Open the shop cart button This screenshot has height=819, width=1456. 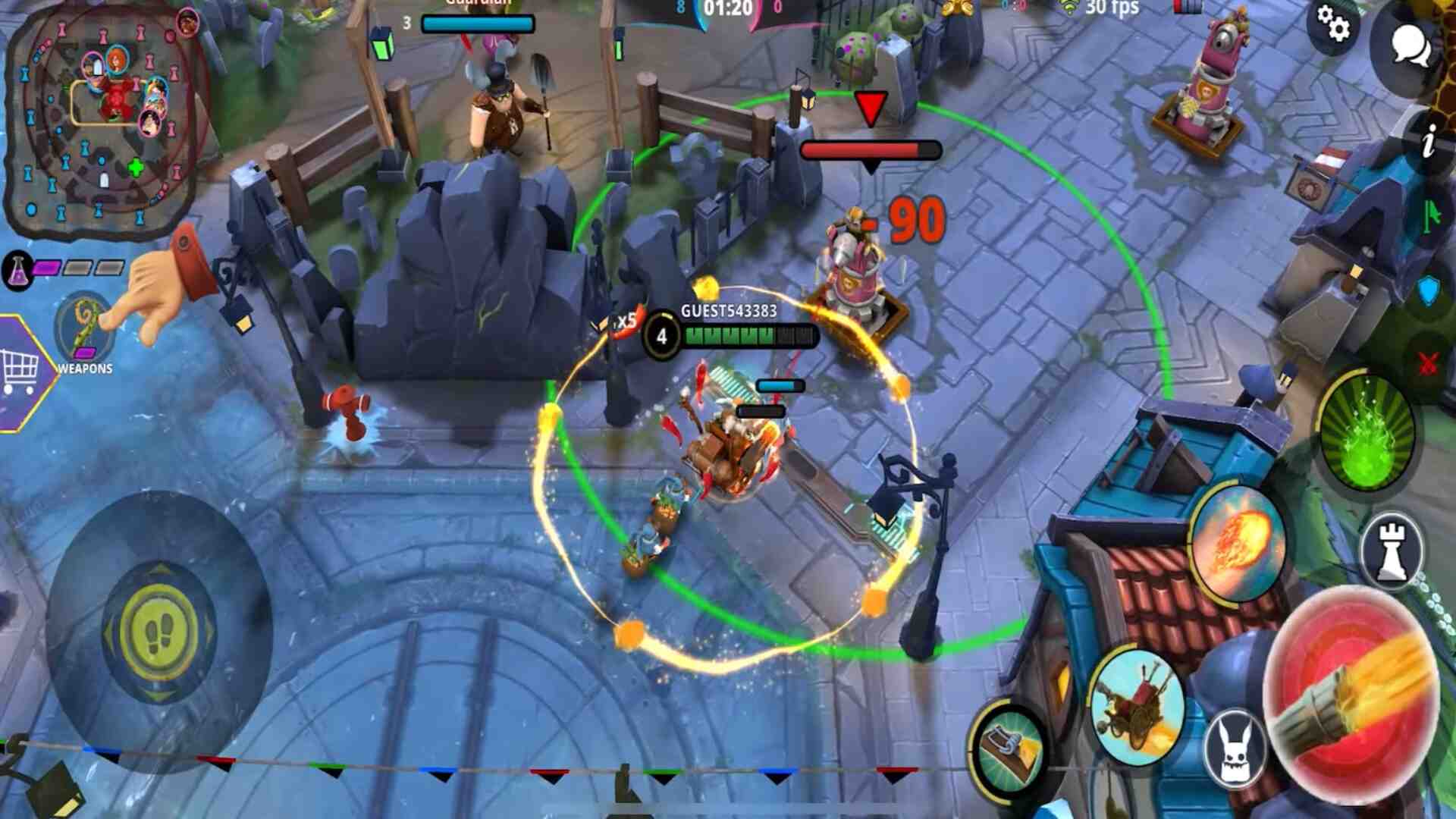tap(21, 372)
